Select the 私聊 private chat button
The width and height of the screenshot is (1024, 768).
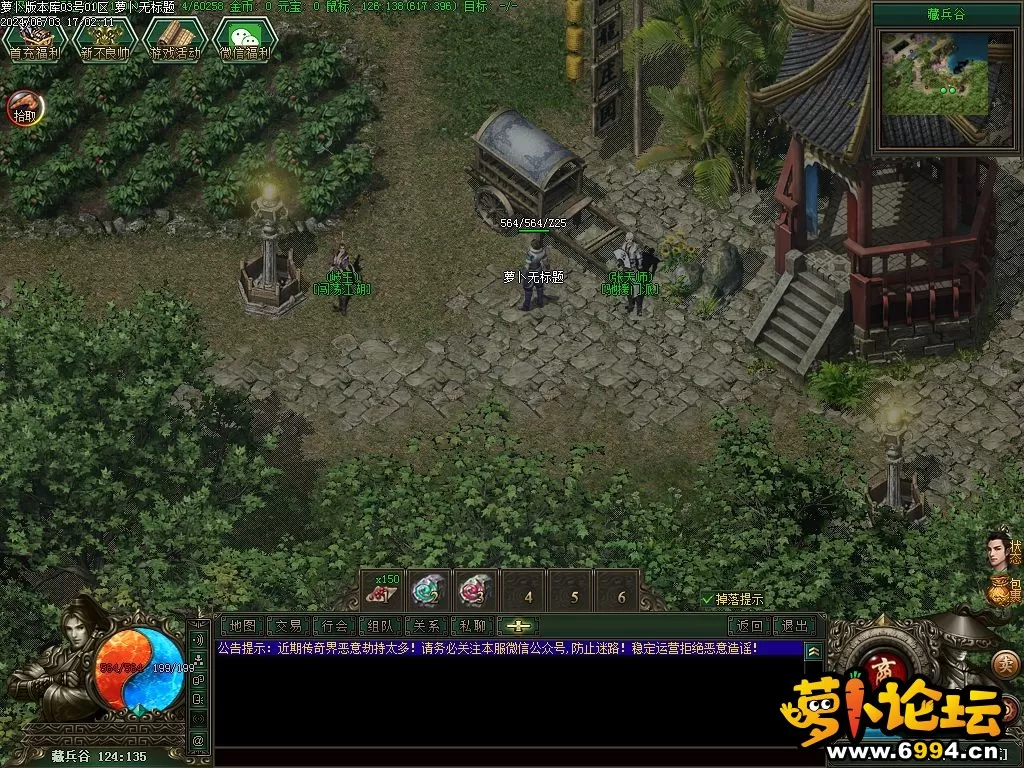(473, 626)
